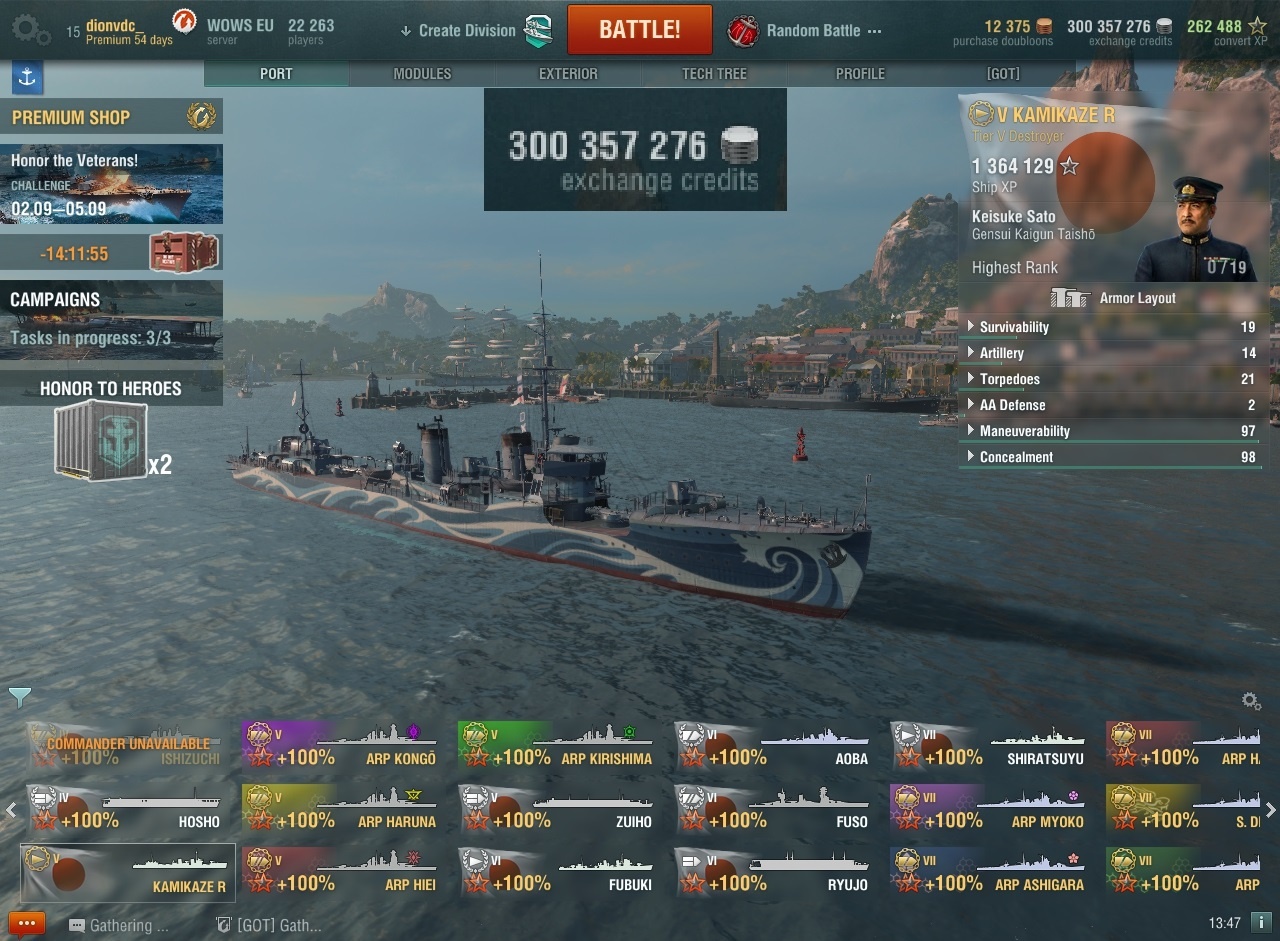1280x941 pixels.
Task: View the Profile tab
Action: [x=860, y=74]
